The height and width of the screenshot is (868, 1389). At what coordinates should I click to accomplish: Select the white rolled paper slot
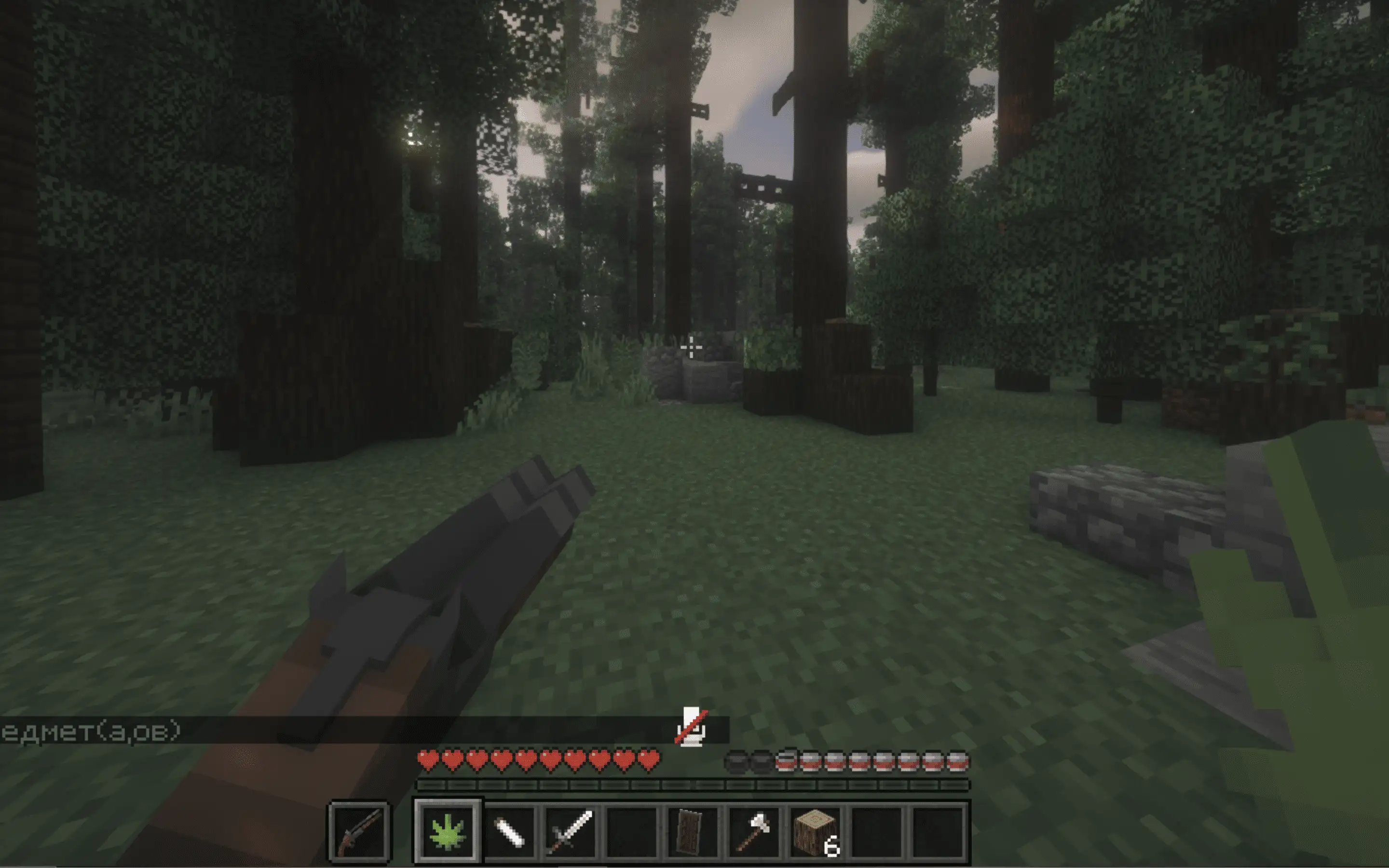pos(509,830)
